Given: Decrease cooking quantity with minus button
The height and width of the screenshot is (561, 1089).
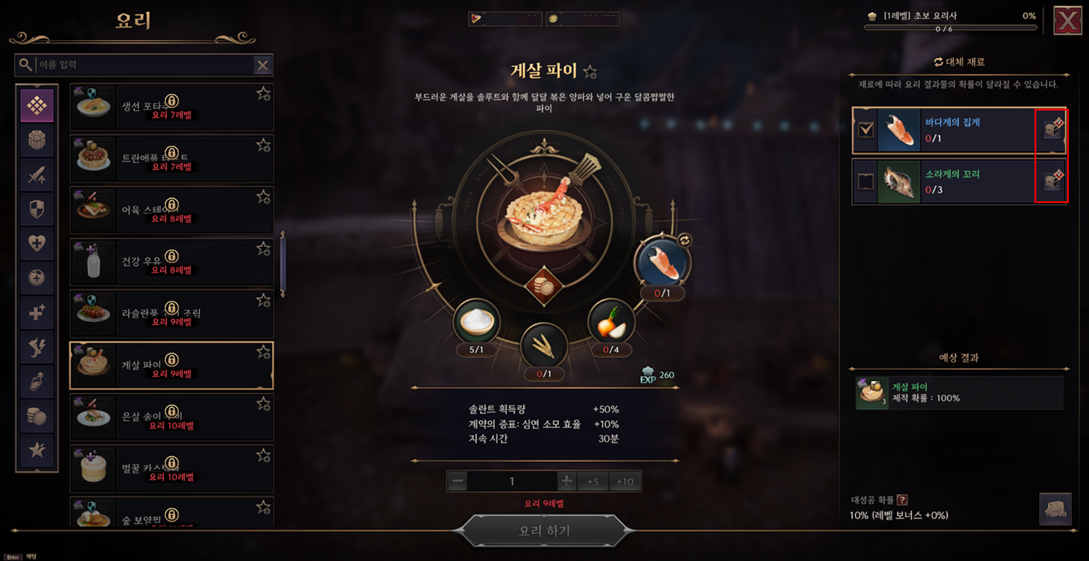Looking at the screenshot, I should 458,482.
